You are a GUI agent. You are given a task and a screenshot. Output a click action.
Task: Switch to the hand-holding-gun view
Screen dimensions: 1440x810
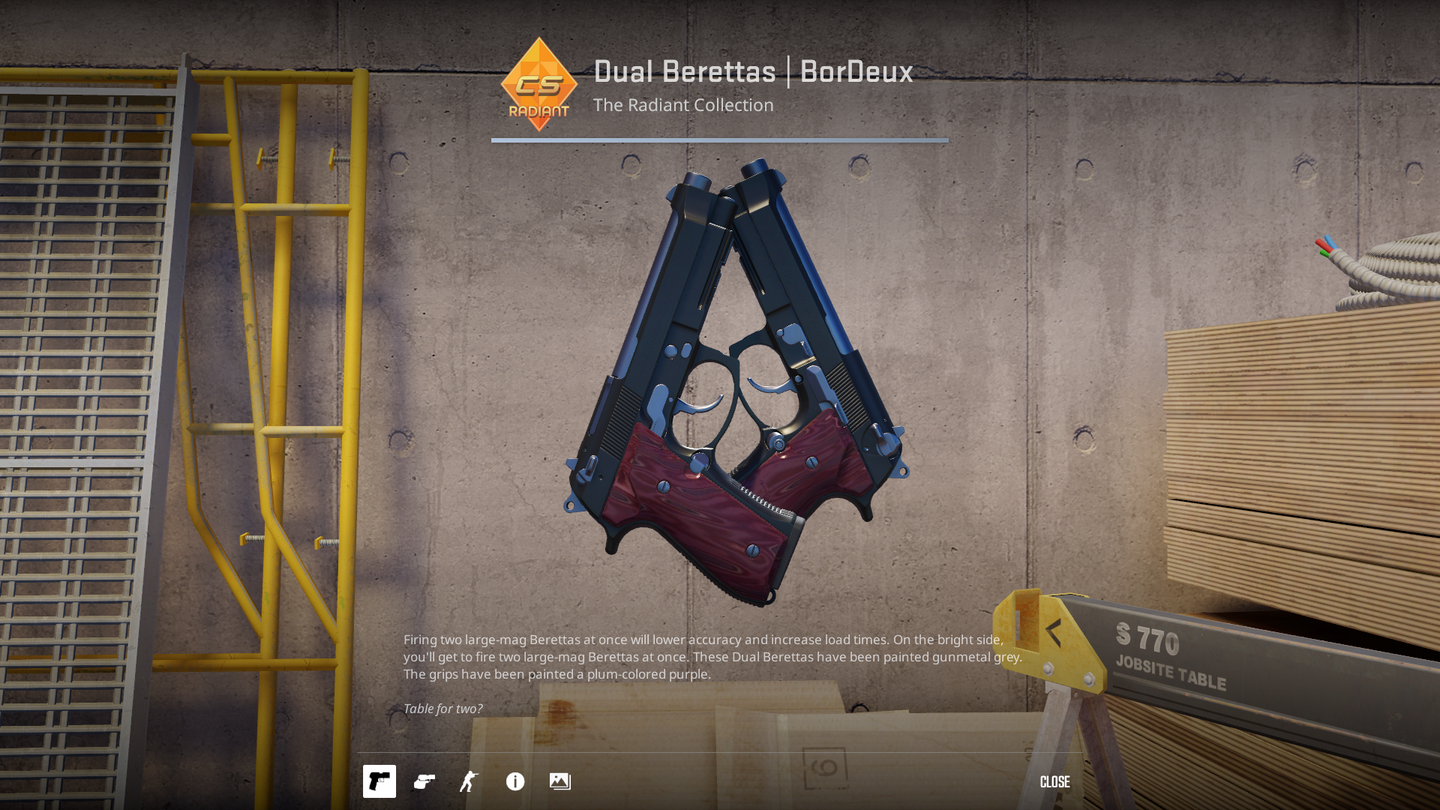424,781
